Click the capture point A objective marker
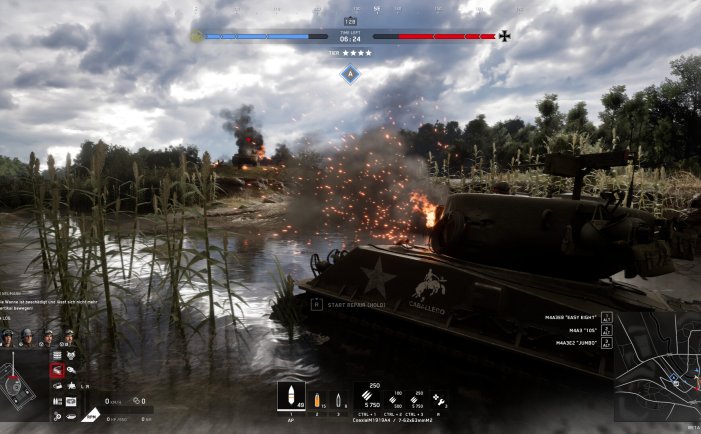 click(x=349, y=73)
